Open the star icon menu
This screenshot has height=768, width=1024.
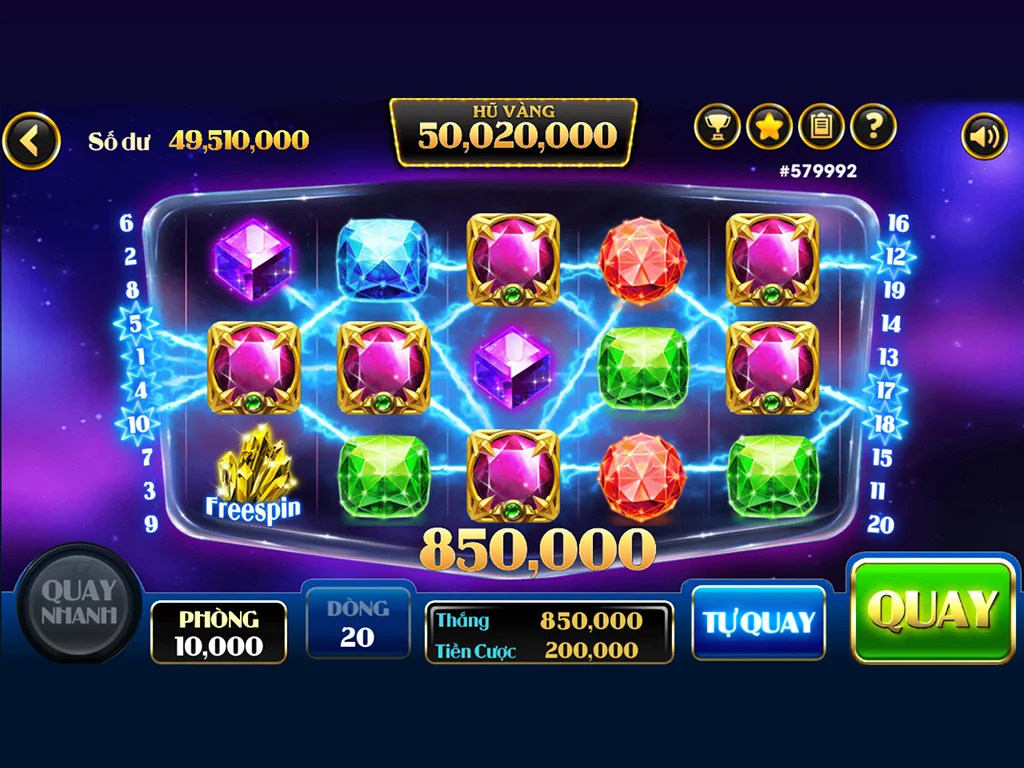pyautogui.click(x=769, y=127)
